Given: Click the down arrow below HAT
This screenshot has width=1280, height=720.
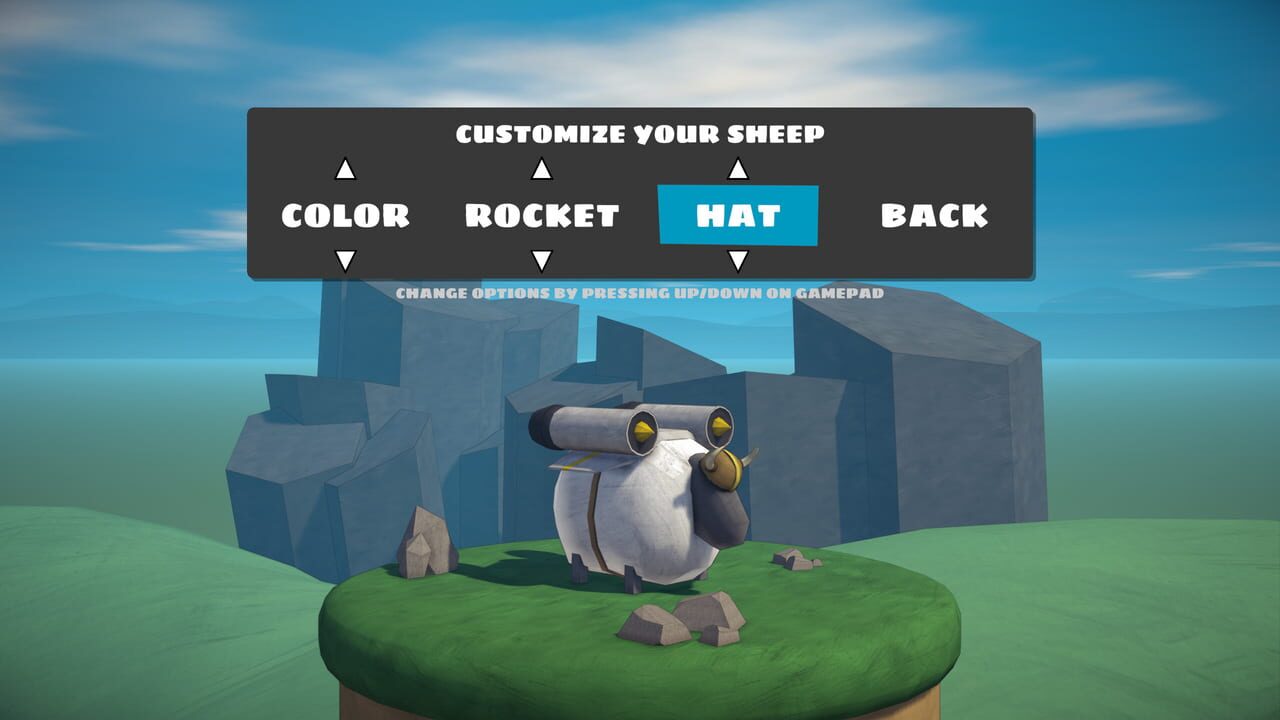Looking at the screenshot, I should tap(739, 259).
